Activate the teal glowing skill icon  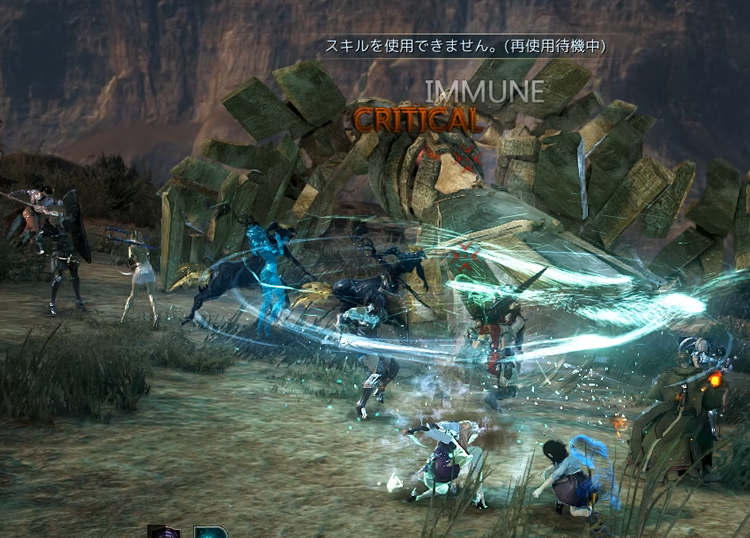[210, 532]
